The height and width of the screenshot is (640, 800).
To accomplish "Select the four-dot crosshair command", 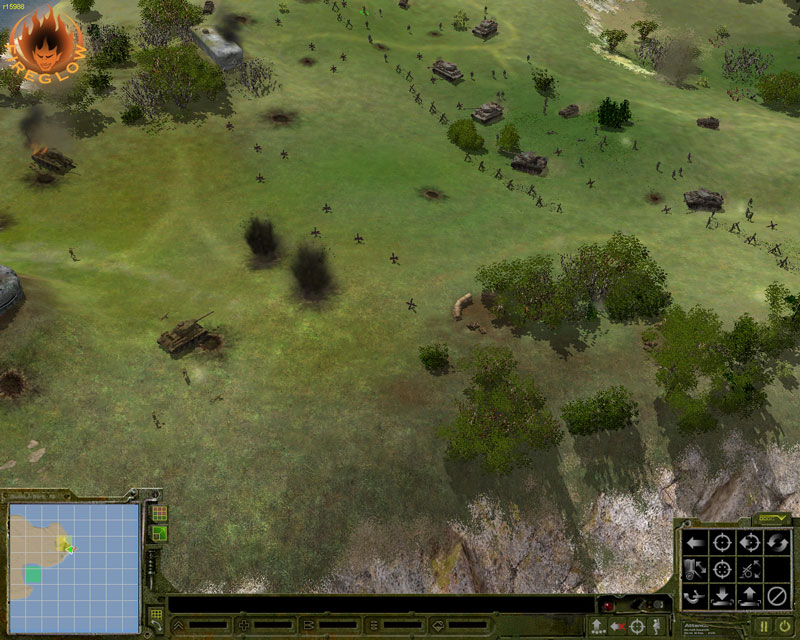I will tap(721, 570).
